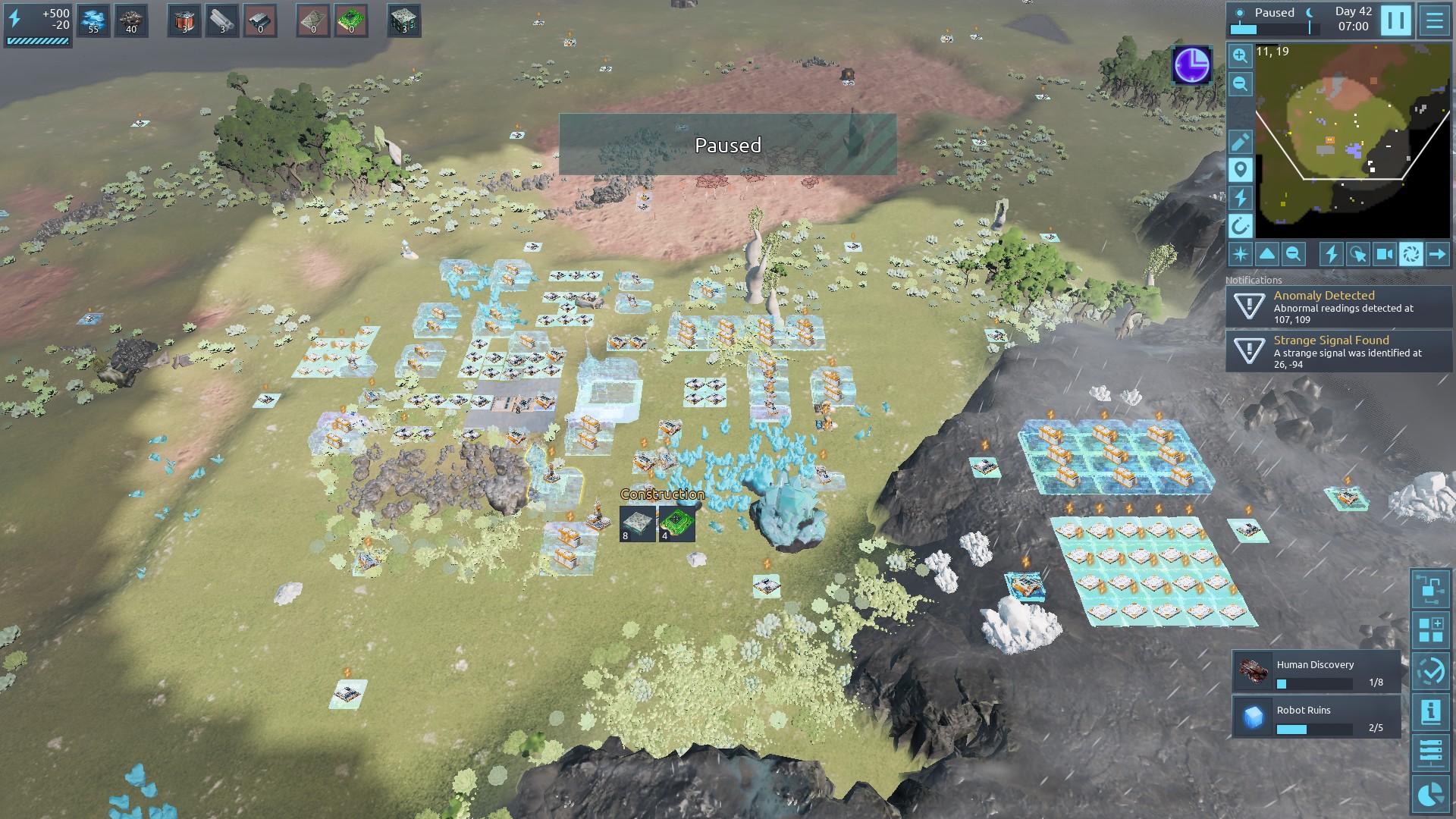The height and width of the screenshot is (819, 1456).
Task: Open the pie chart statistics panel
Action: click(1431, 794)
